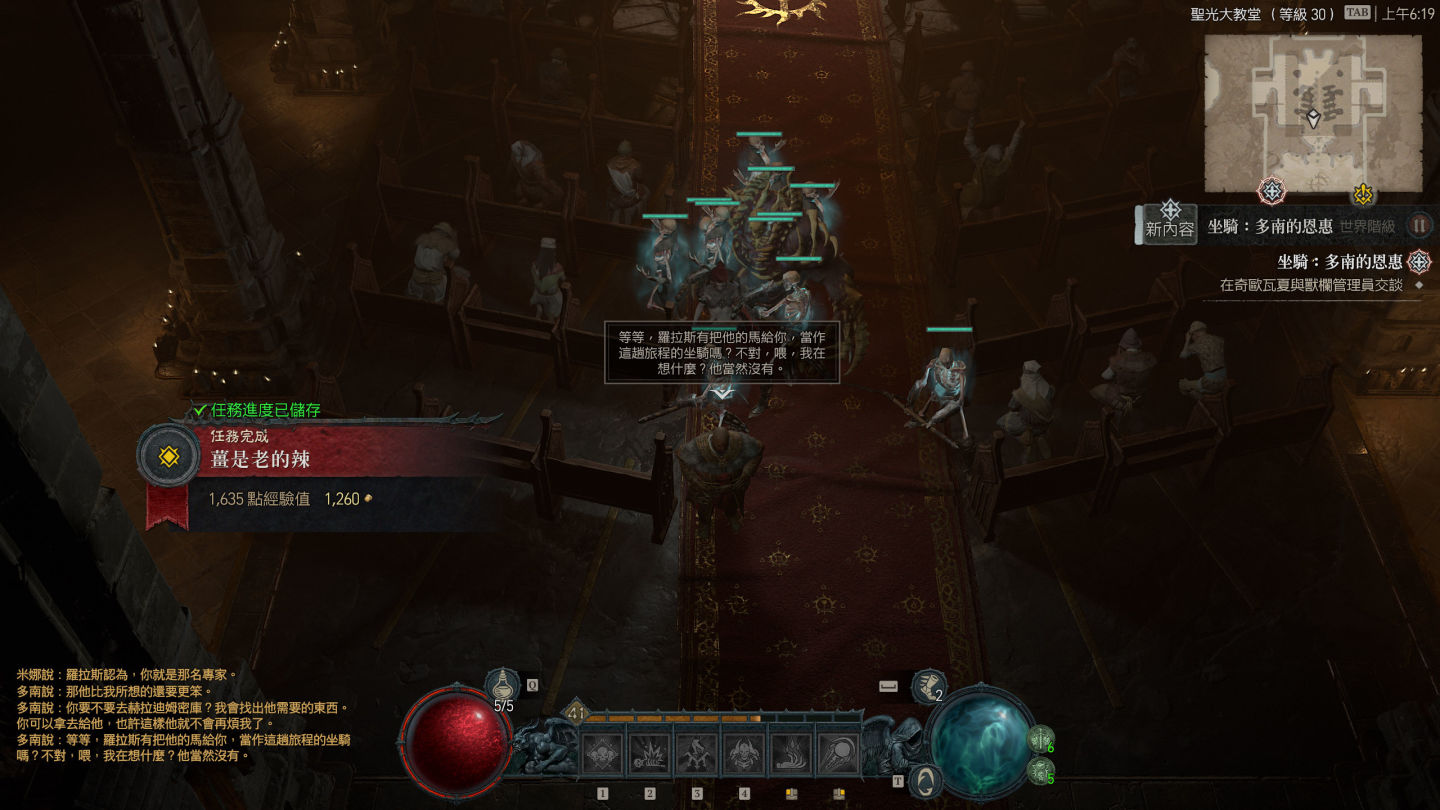Select the lower green minion icon numbered 5
The image size is (1440, 810).
click(1040, 771)
